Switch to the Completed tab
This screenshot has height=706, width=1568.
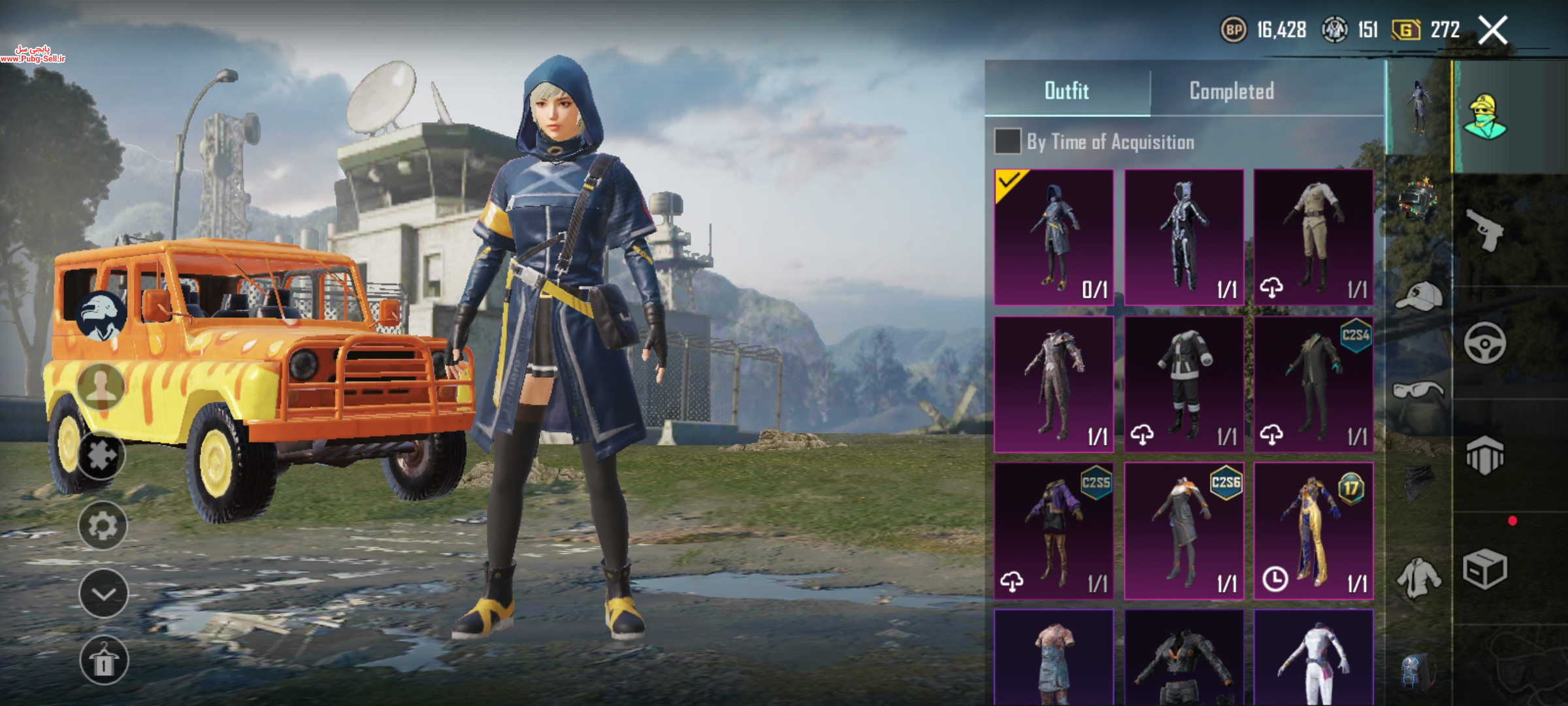click(x=1232, y=91)
